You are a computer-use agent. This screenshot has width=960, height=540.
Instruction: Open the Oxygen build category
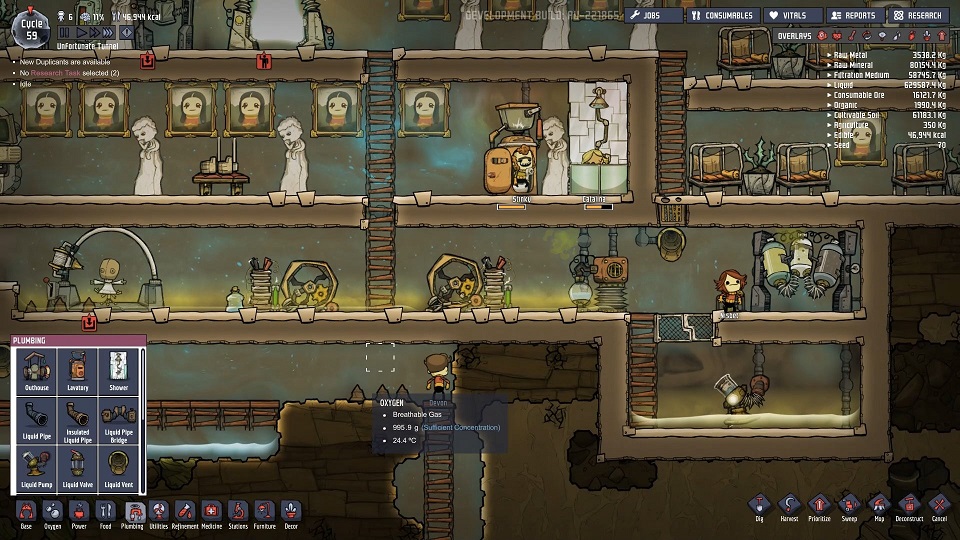coord(52,514)
